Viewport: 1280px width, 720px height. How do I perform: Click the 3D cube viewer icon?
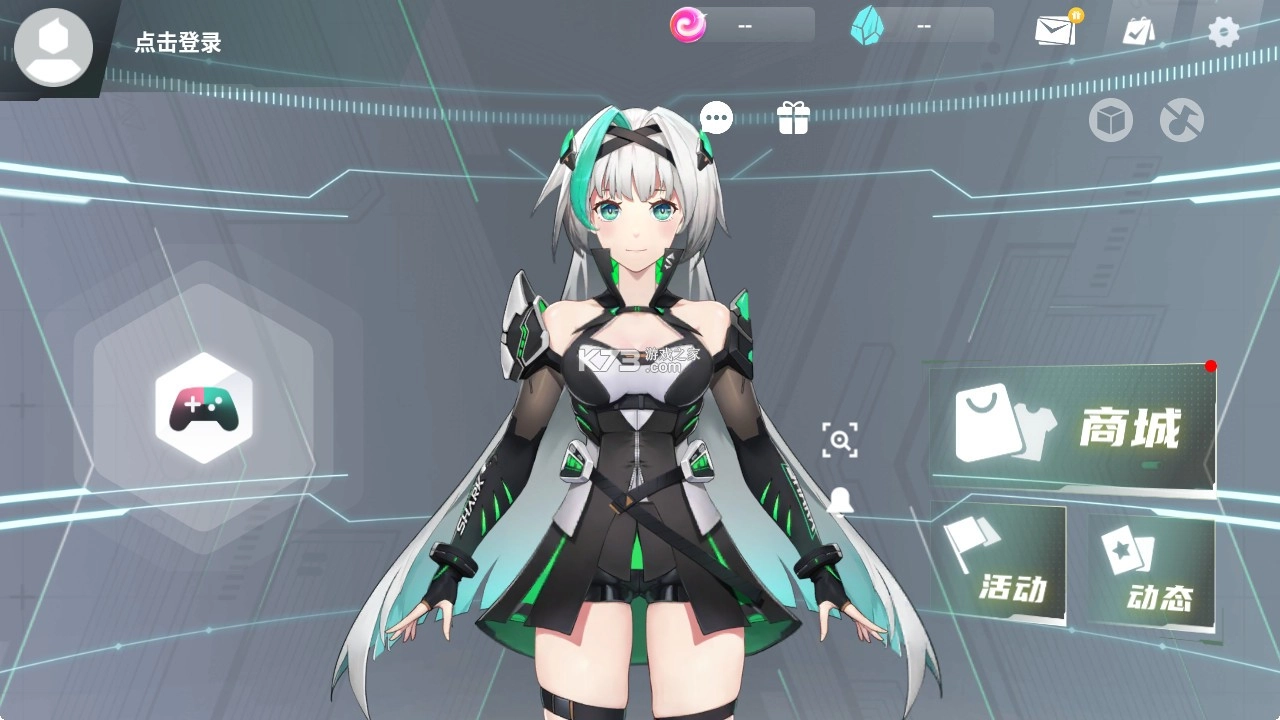[x=1110, y=121]
